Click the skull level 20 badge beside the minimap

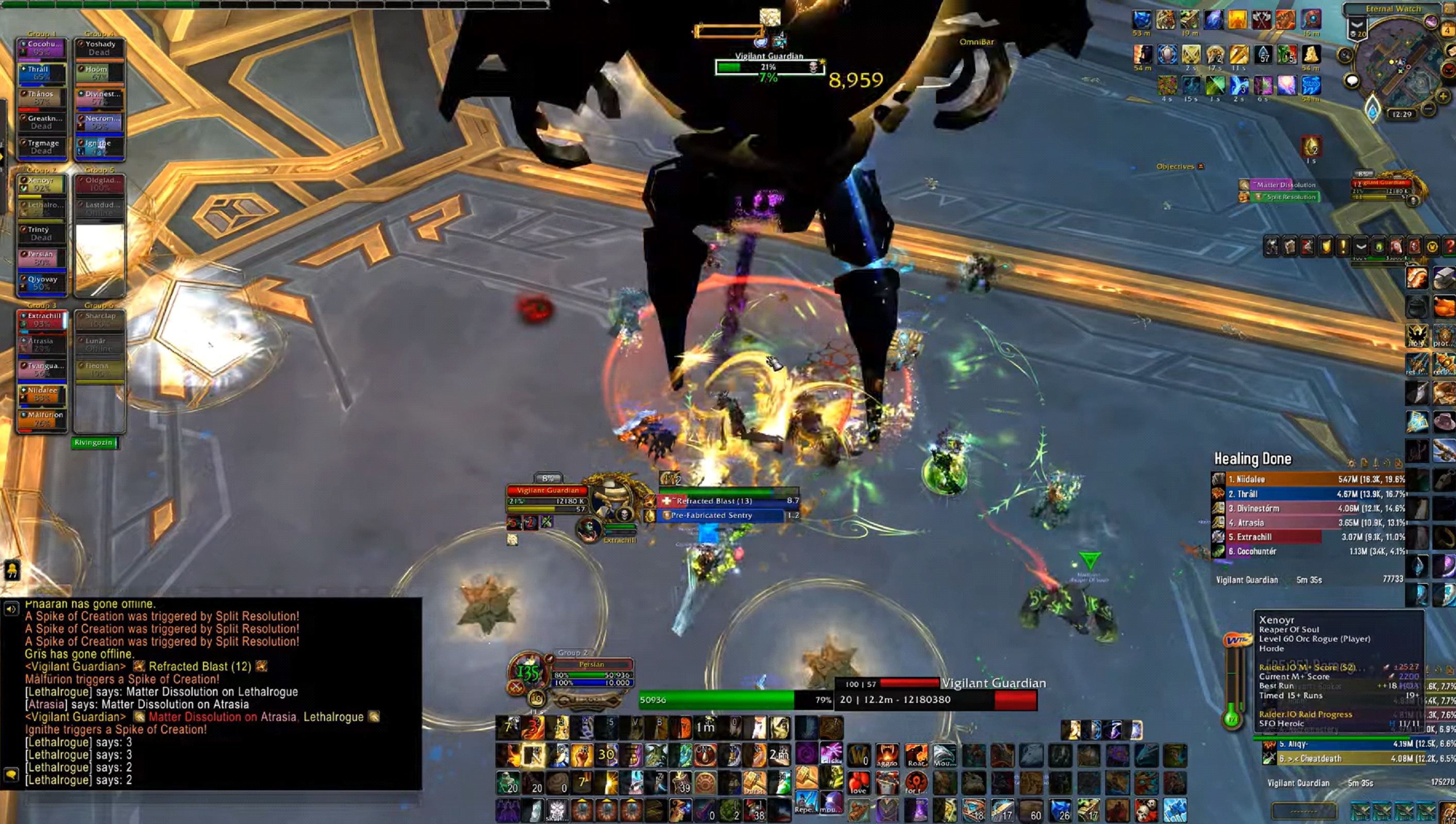click(x=1358, y=34)
